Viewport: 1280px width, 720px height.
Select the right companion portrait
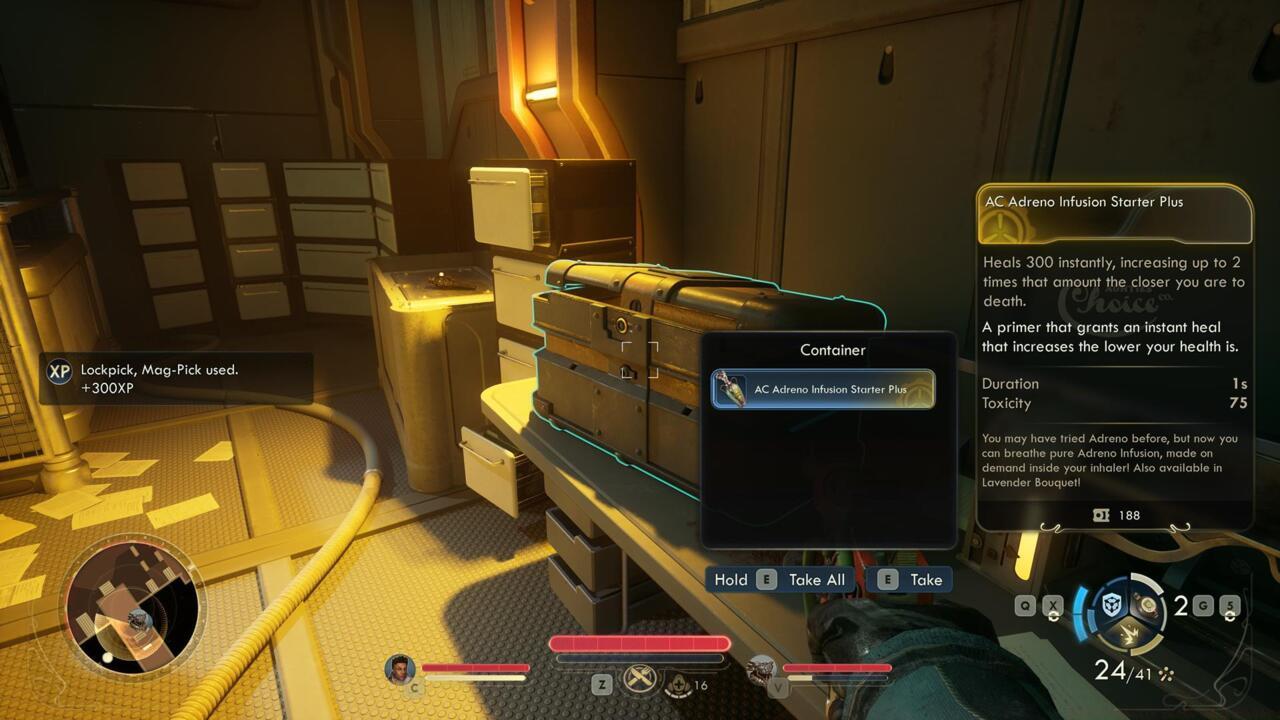coord(762,669)
